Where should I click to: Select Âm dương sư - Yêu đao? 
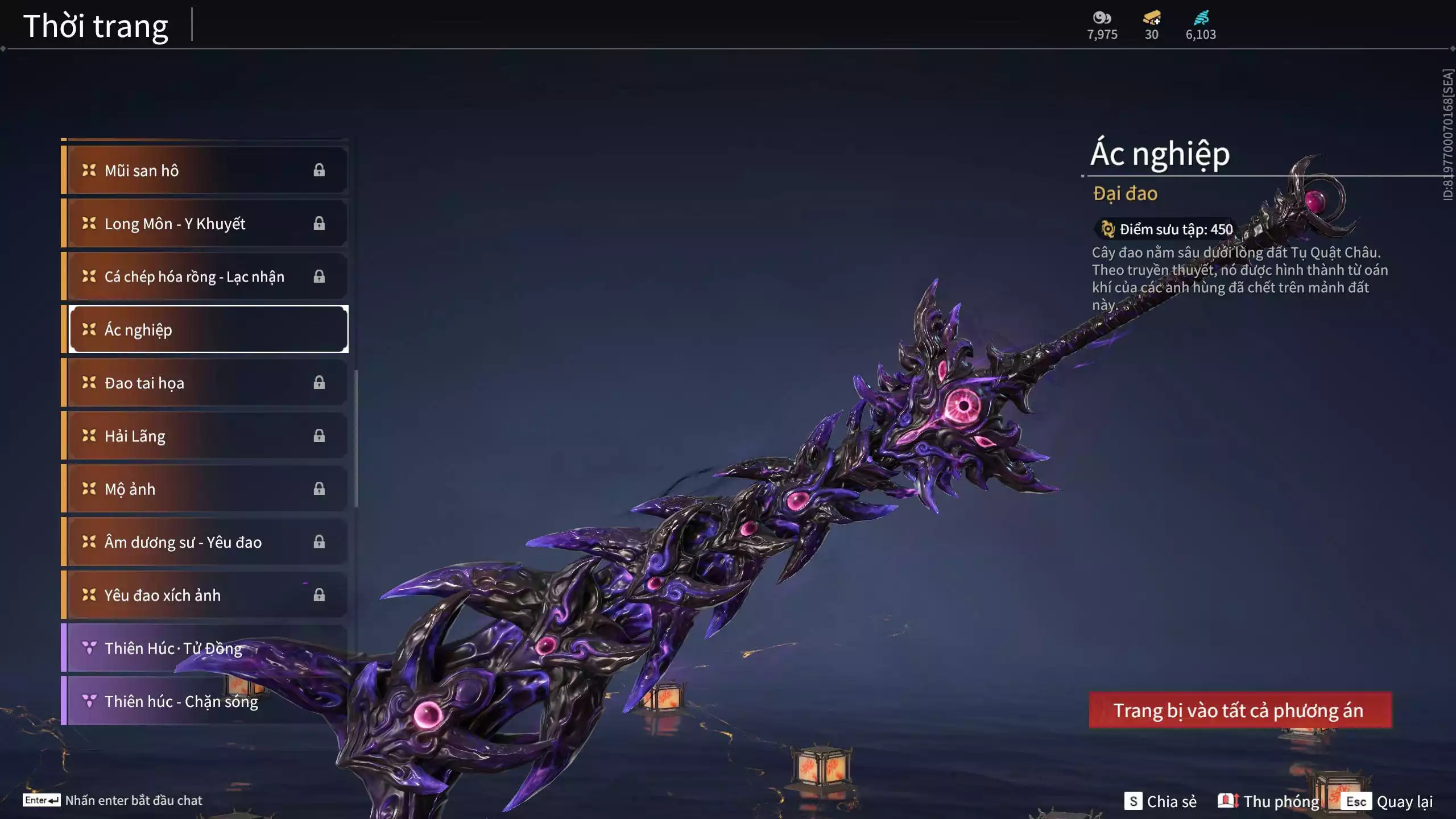pos(188,542)
